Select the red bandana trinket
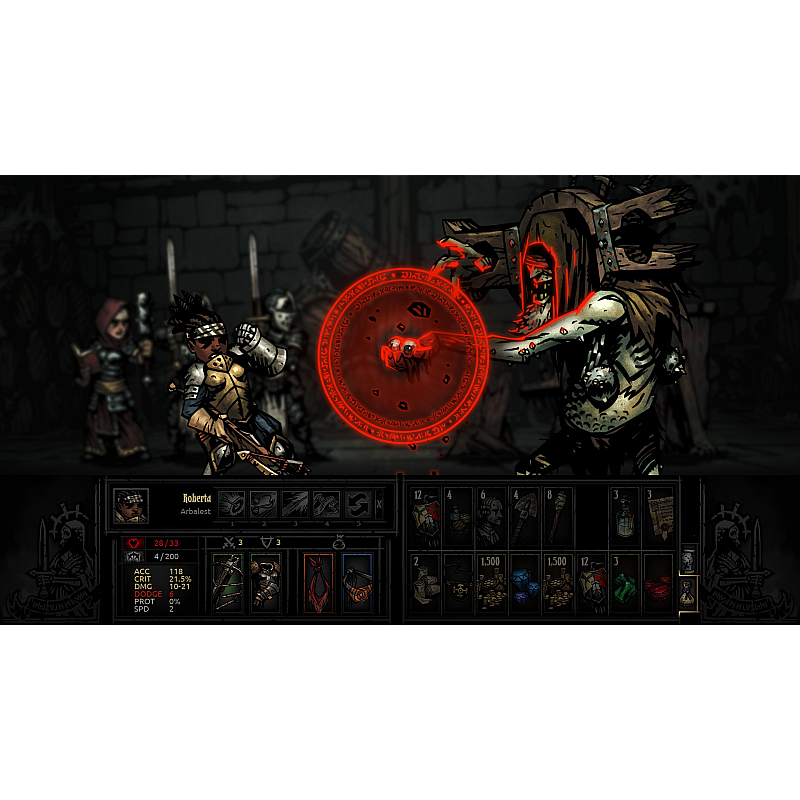800x800 pixels. [319, 583]
